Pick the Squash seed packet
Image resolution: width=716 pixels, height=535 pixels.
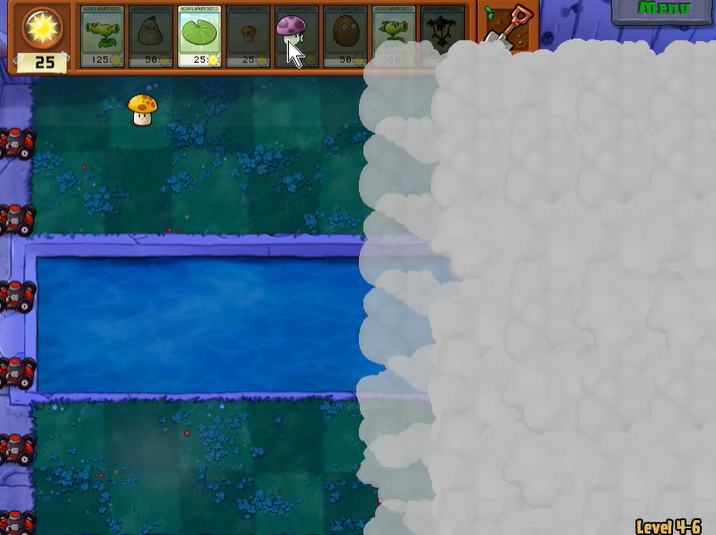point(151,38)
